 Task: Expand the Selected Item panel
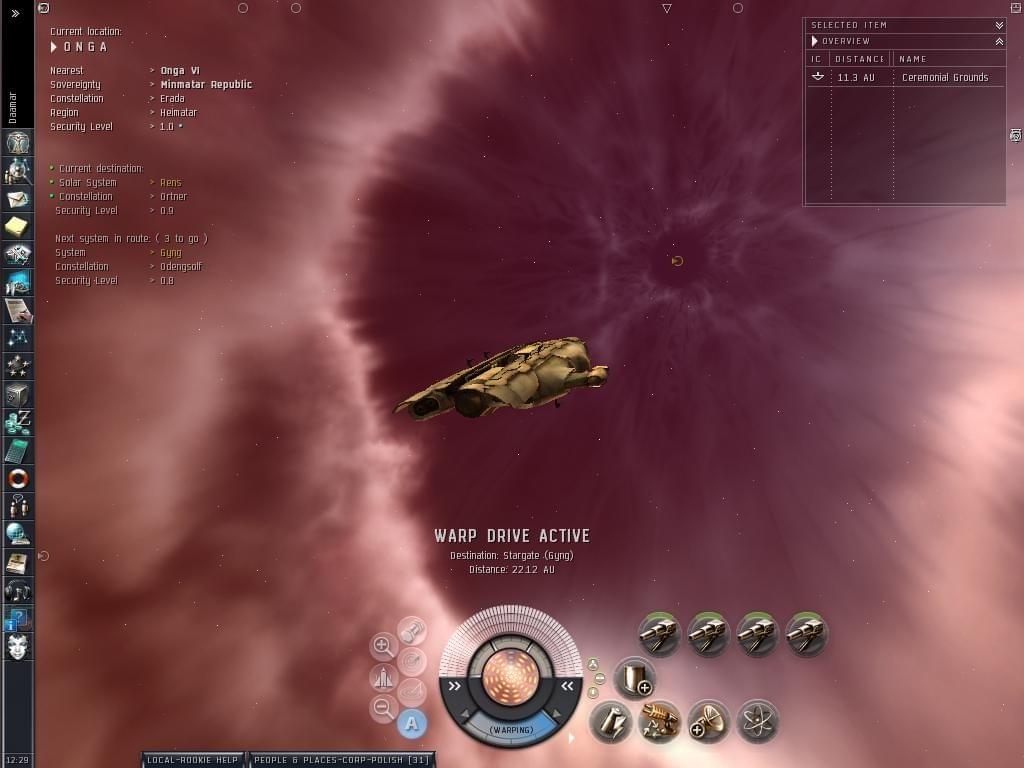[999, 25]
